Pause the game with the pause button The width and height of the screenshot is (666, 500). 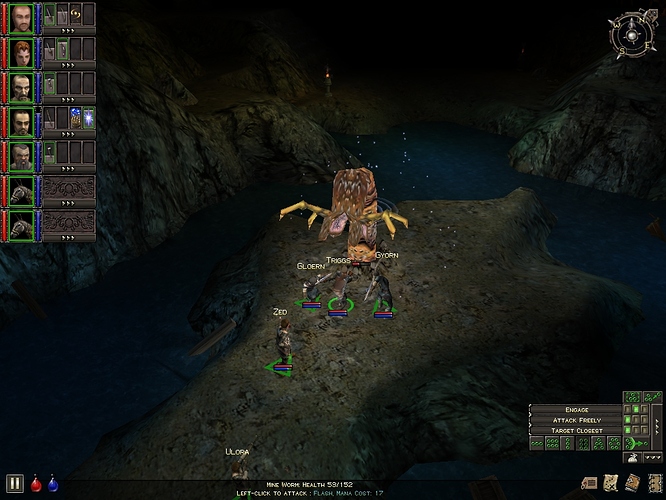coord(15,483)
